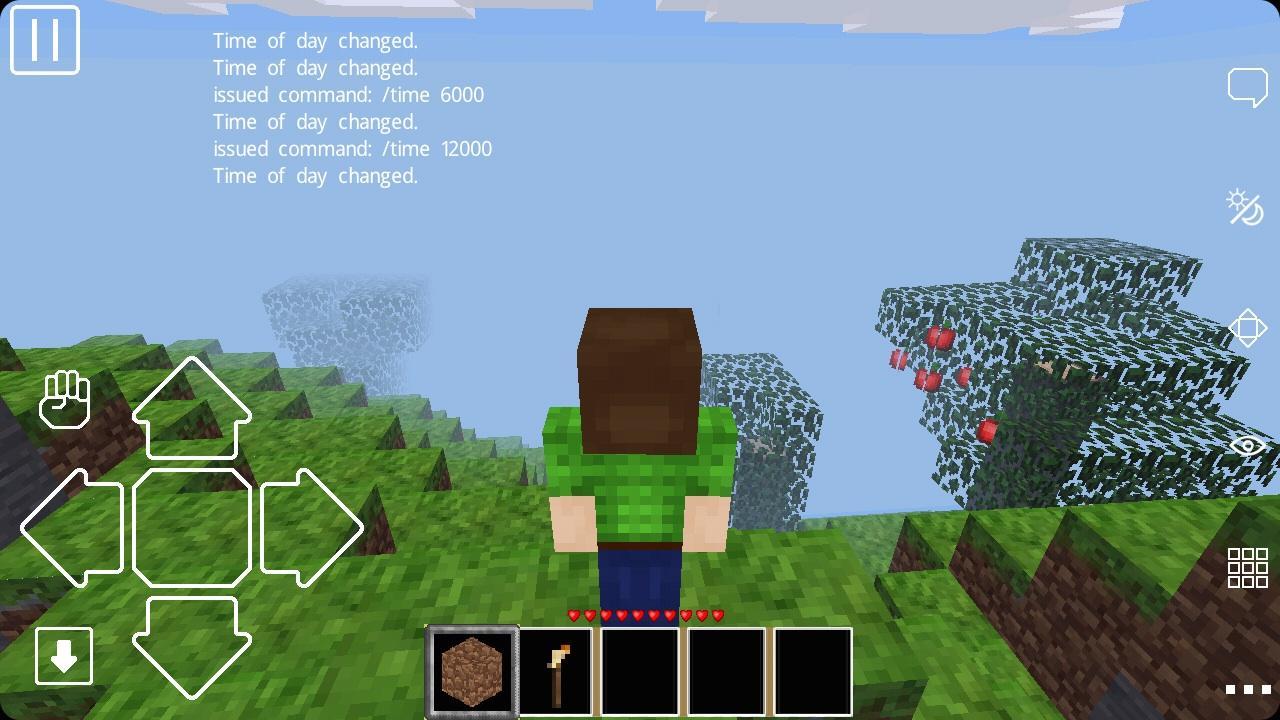Screen dimensions: 1280x720
Task: Tap the fist attack icon
Action: coord(65,399)
